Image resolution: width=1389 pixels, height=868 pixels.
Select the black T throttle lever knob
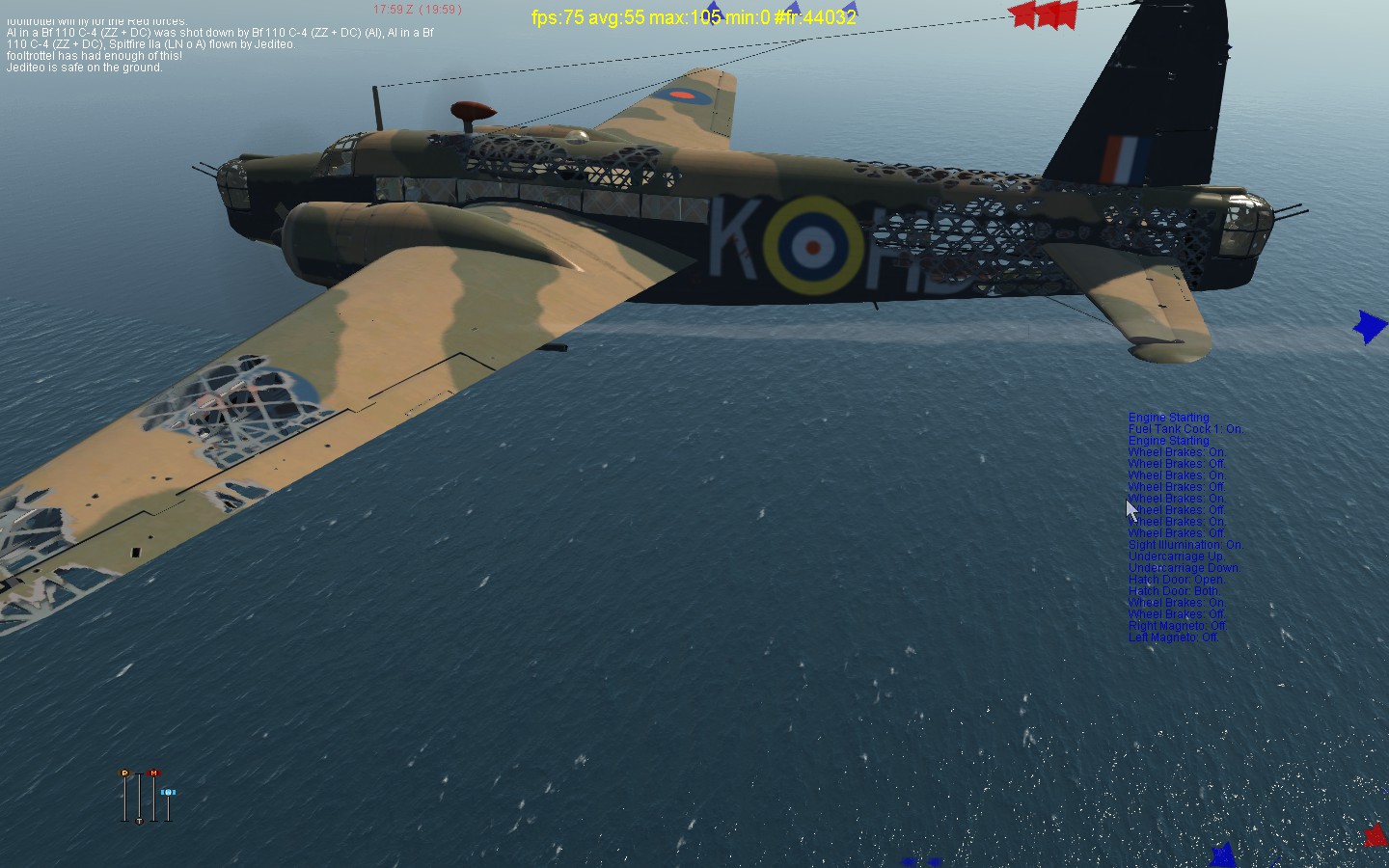(139, 821)
